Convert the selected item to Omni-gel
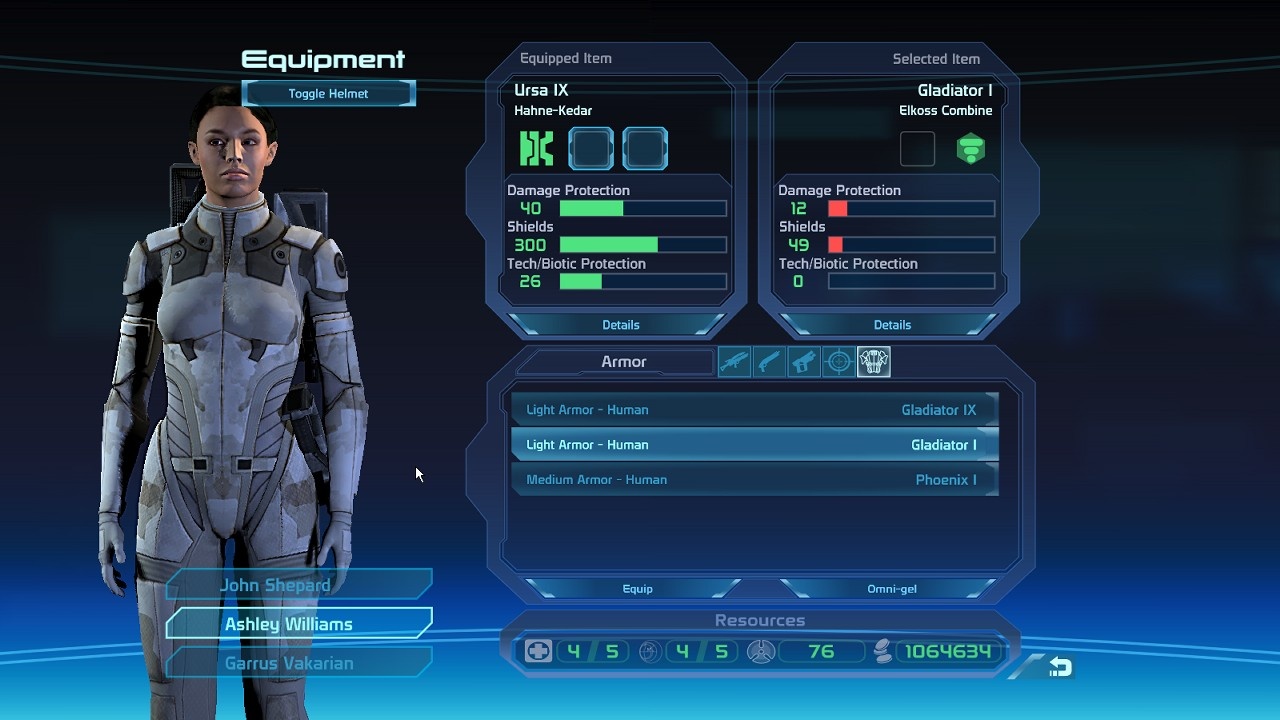Viewport: 1280px width, 720px height. pyautogui.click(x=892, y=589)
